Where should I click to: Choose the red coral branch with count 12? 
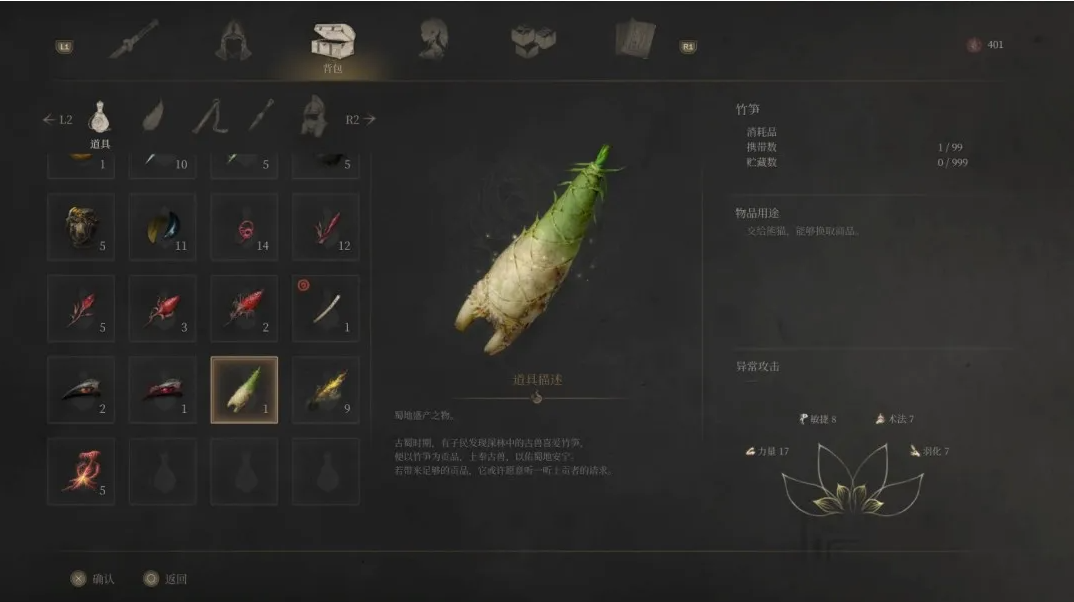click(x=326, y=227)
